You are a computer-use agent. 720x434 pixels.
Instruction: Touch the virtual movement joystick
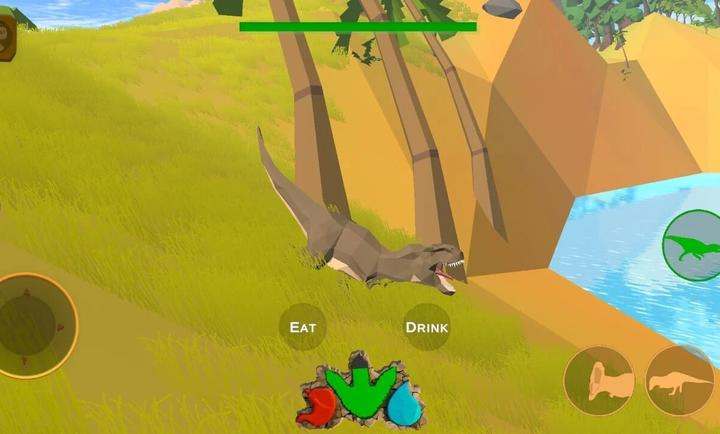[36, 325]
